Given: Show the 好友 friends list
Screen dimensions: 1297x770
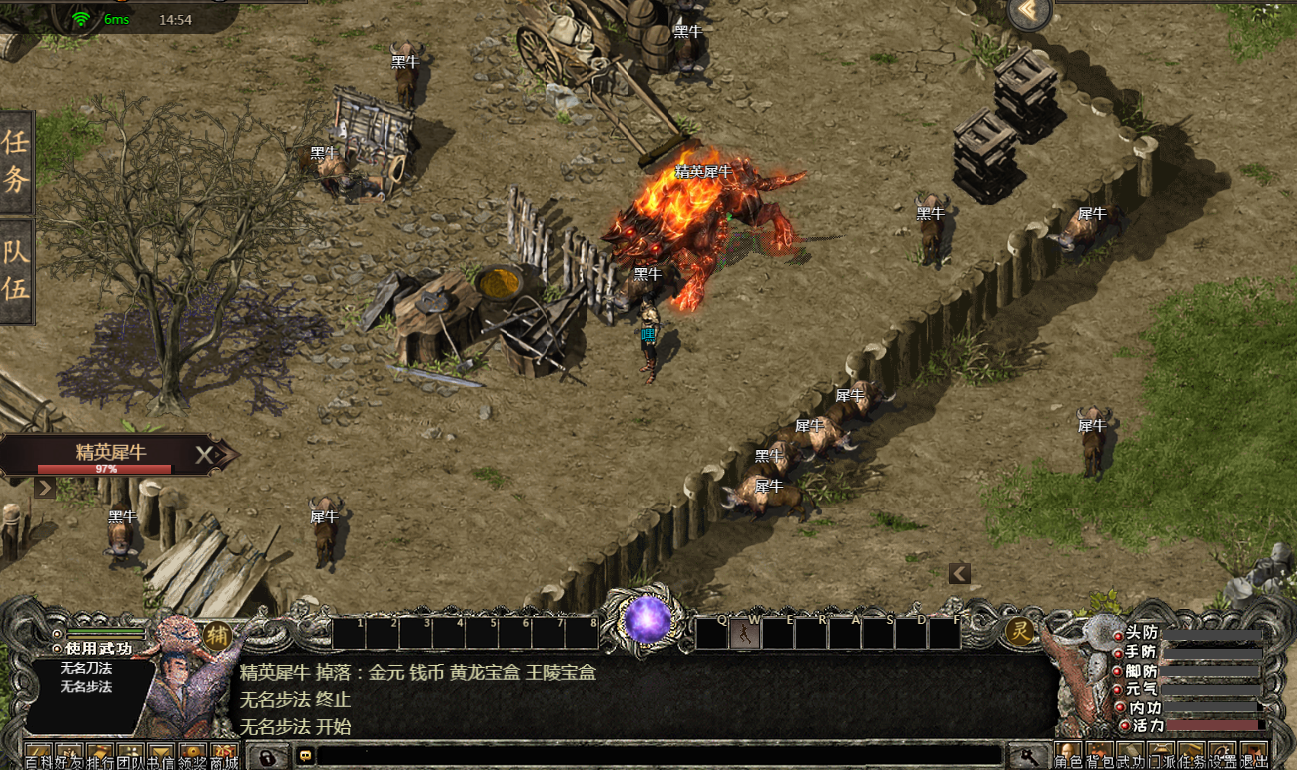Looking at the screenshot, I should click(x=69, y=756).
